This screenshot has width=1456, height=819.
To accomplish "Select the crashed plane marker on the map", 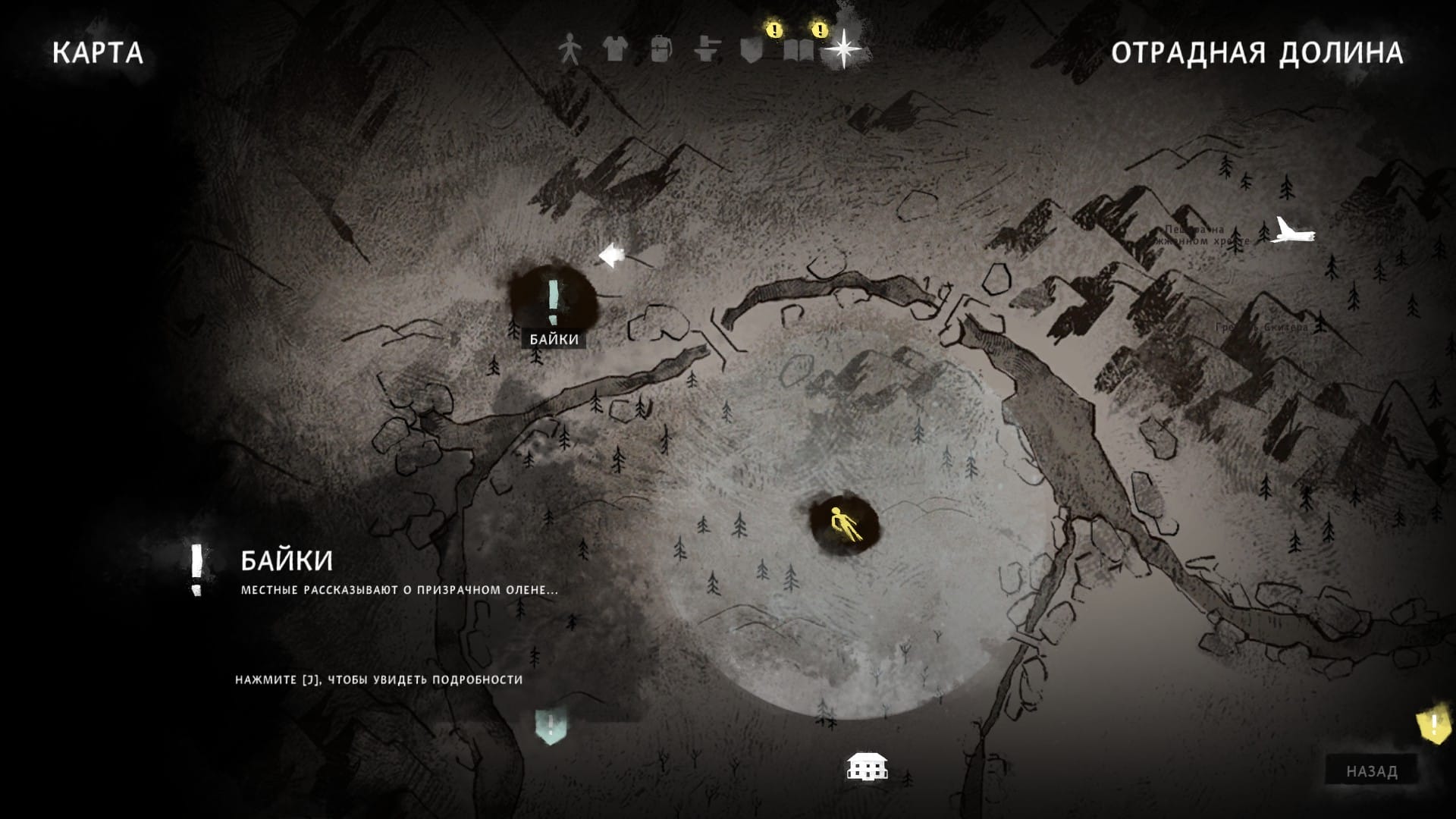I will [x=1291, y=231].
